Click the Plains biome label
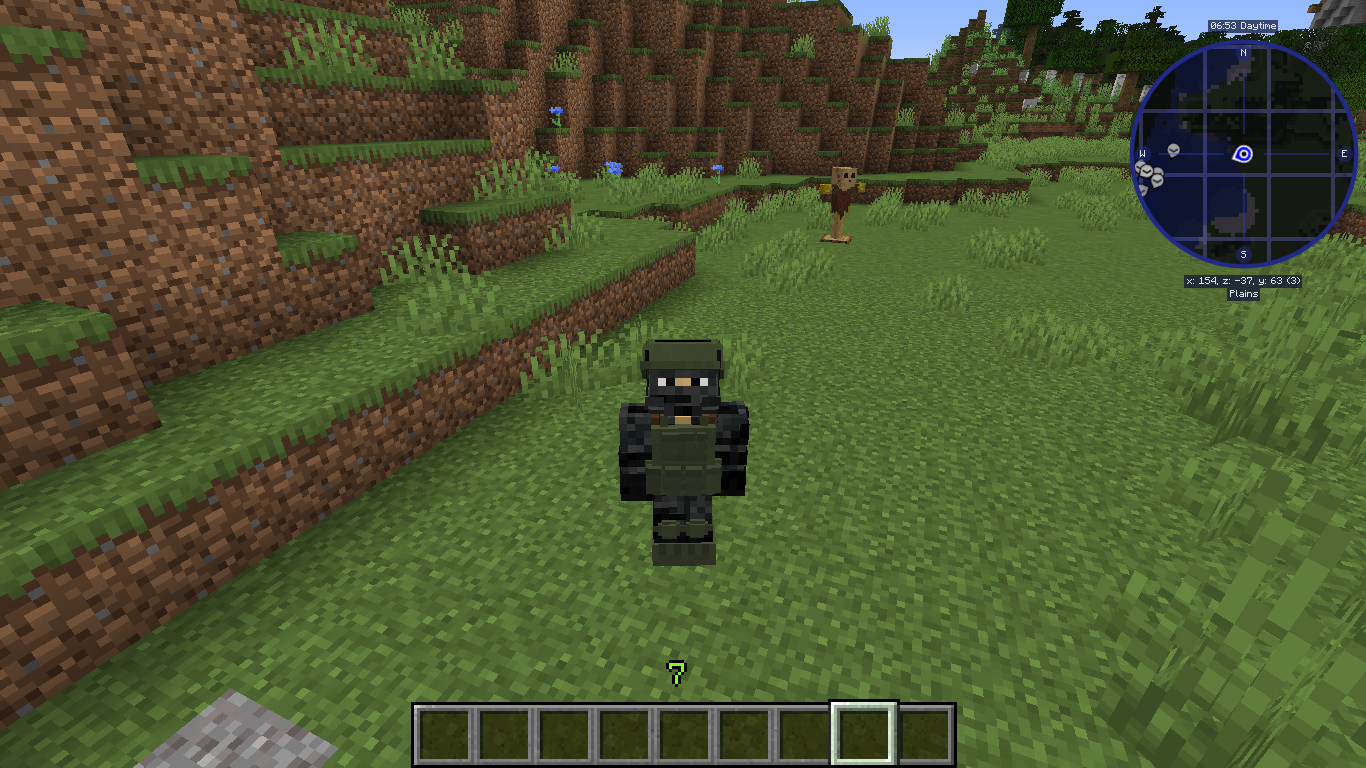The image size is (1366, 768). pyautogui.click(x=1242, y=293)
